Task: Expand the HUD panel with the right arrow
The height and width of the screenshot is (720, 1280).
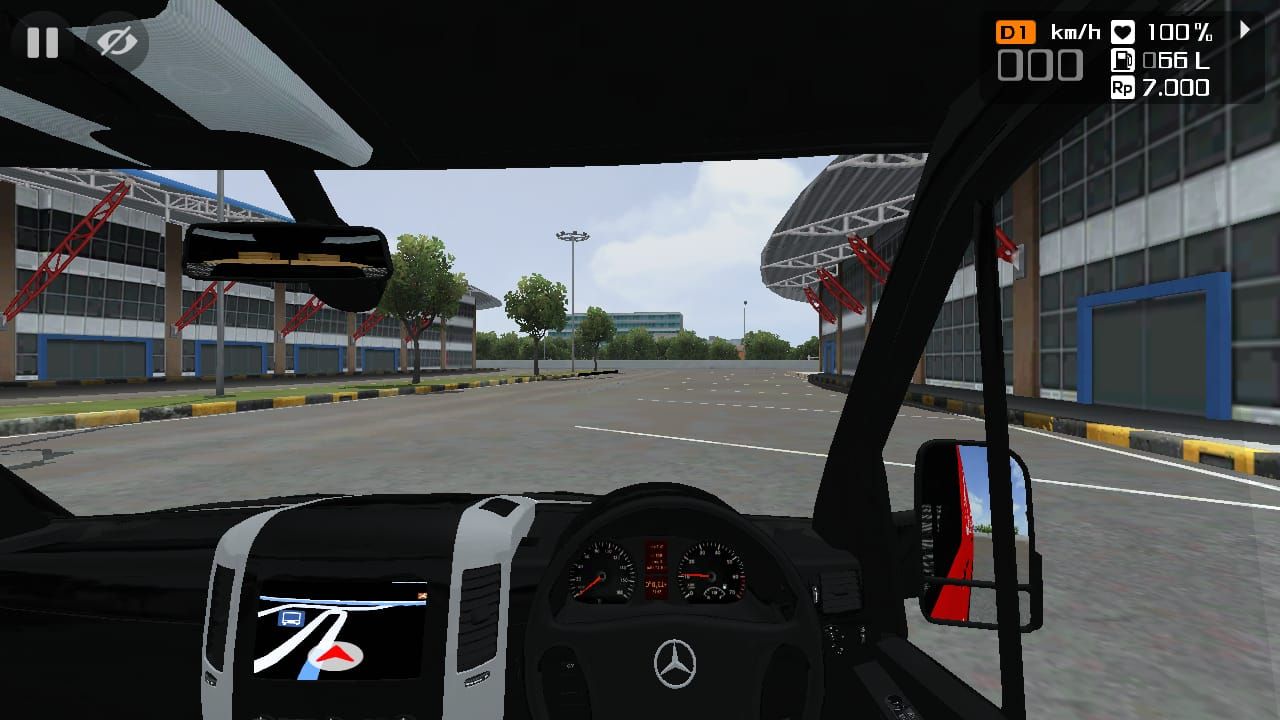Action: (1242, 31)
